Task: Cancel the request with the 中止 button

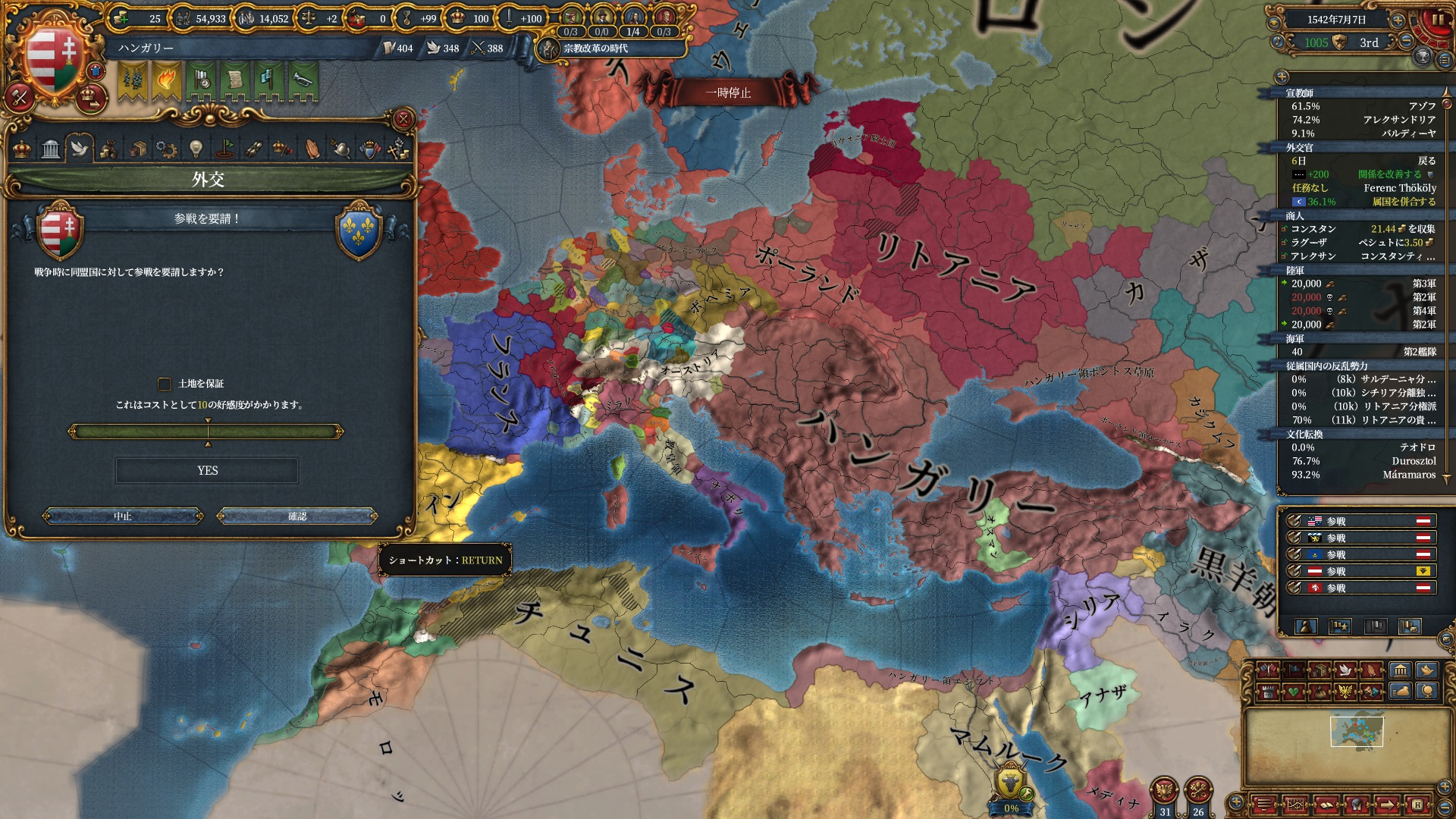Action: coord(123,516)
